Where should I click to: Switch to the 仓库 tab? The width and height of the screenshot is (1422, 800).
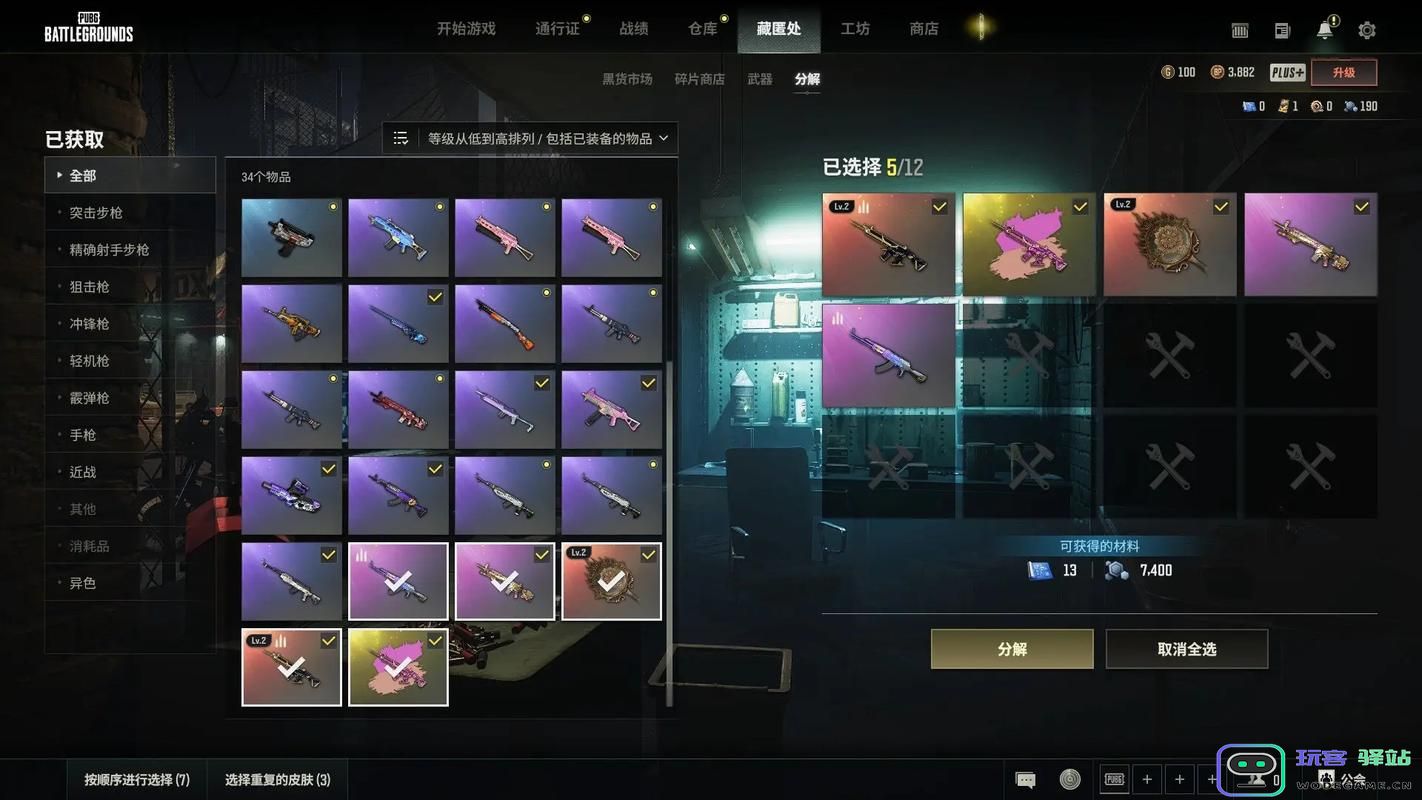[703, 28]
